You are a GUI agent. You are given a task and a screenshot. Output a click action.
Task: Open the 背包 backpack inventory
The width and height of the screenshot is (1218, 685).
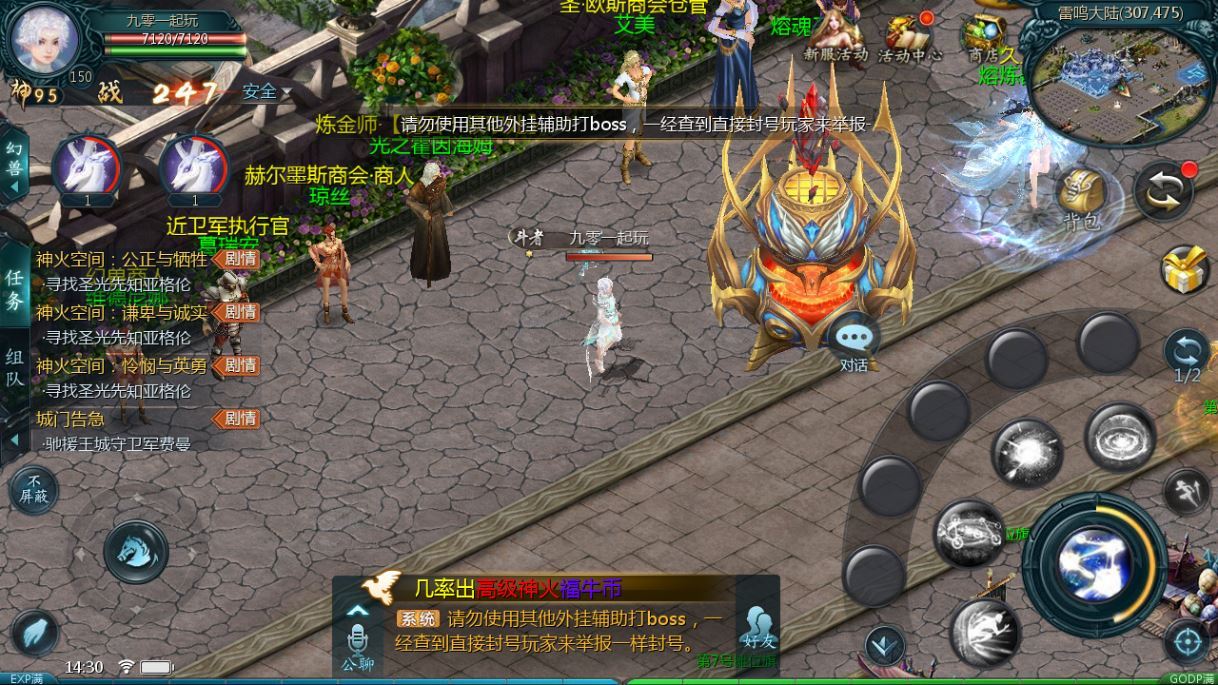1080,197
